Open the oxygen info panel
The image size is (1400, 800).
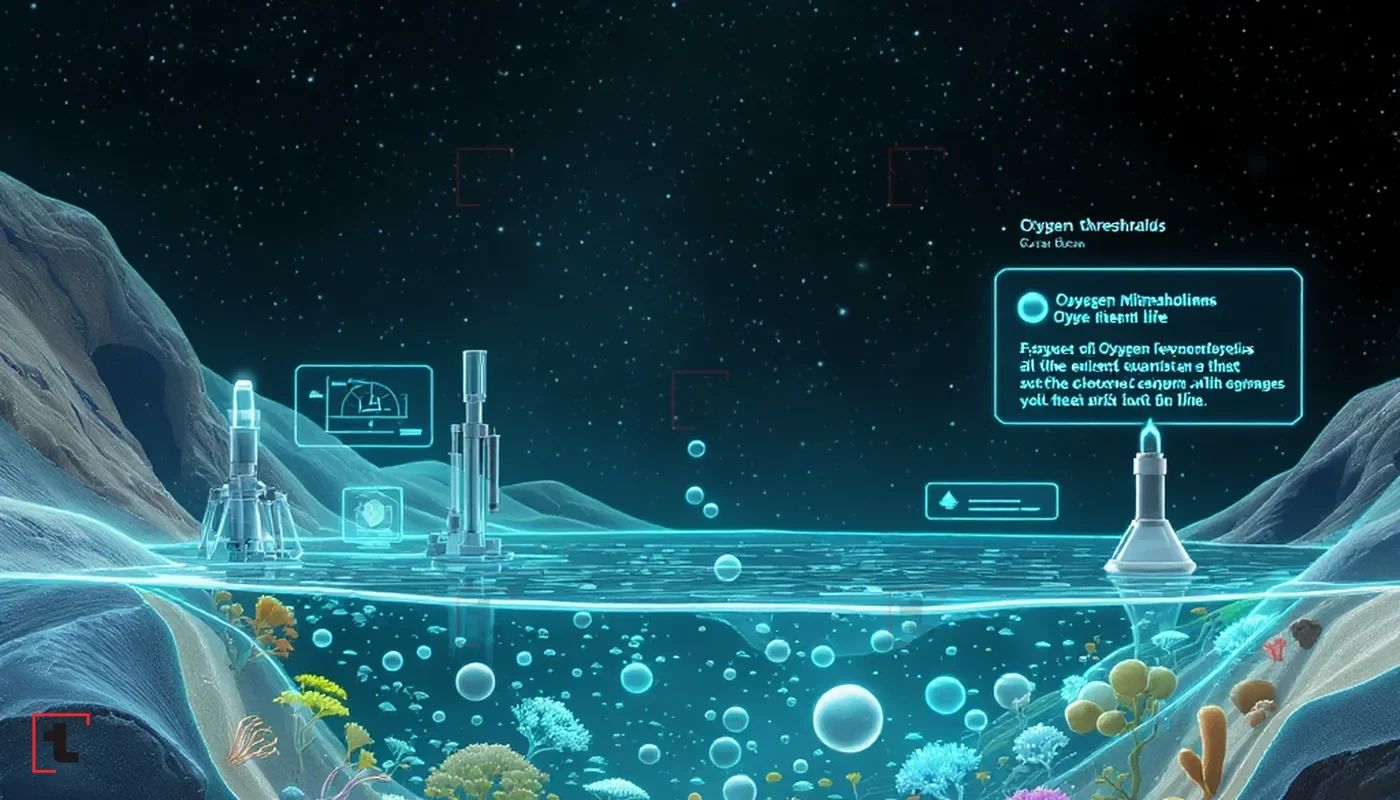(x=1148, y=346)
